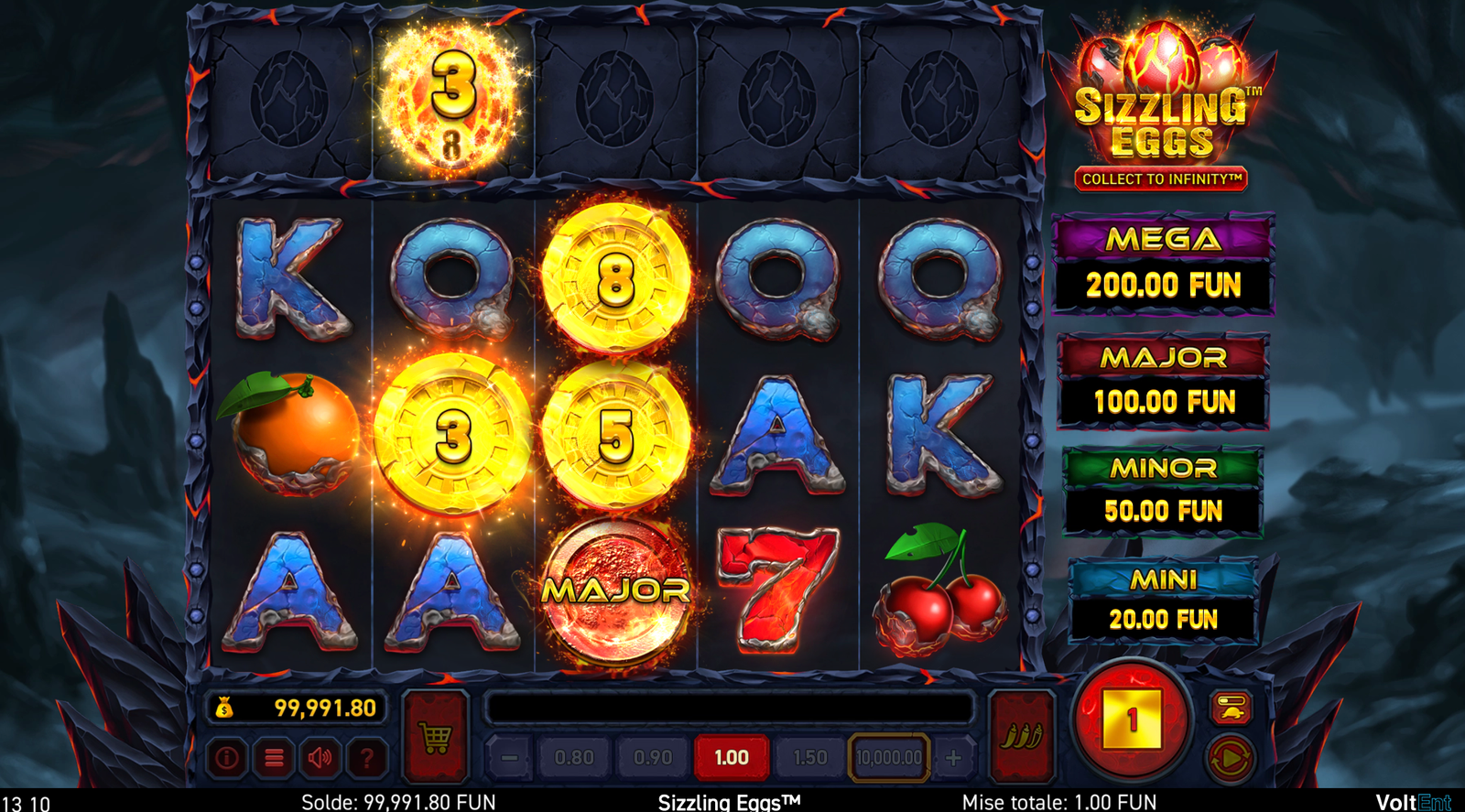Open the hamburger menu
The image size is (1465, 812).
[x=274, y=758]
